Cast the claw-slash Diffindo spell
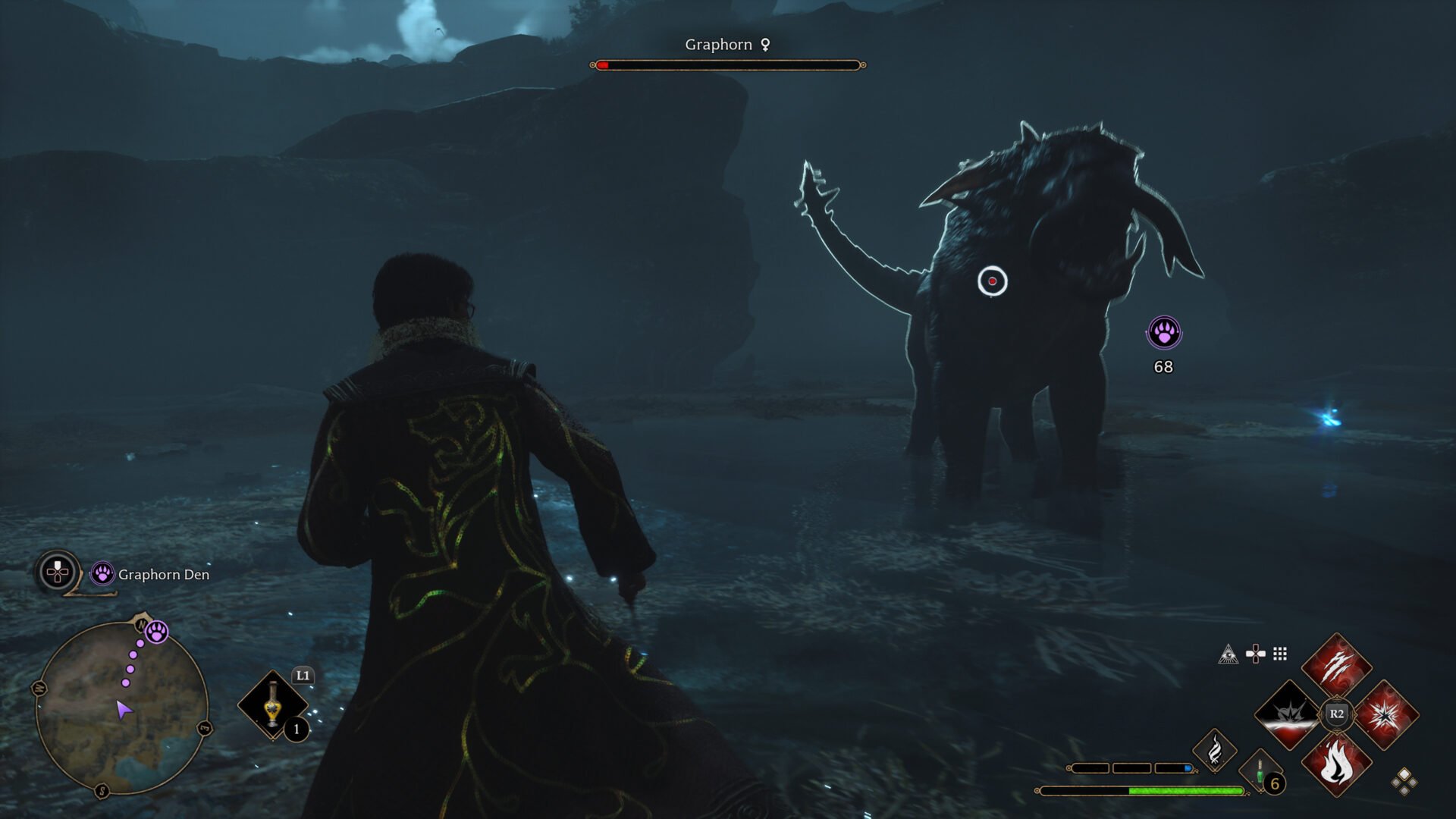The width and height of the screenshot is (1456, 819). click(1336, 667)
